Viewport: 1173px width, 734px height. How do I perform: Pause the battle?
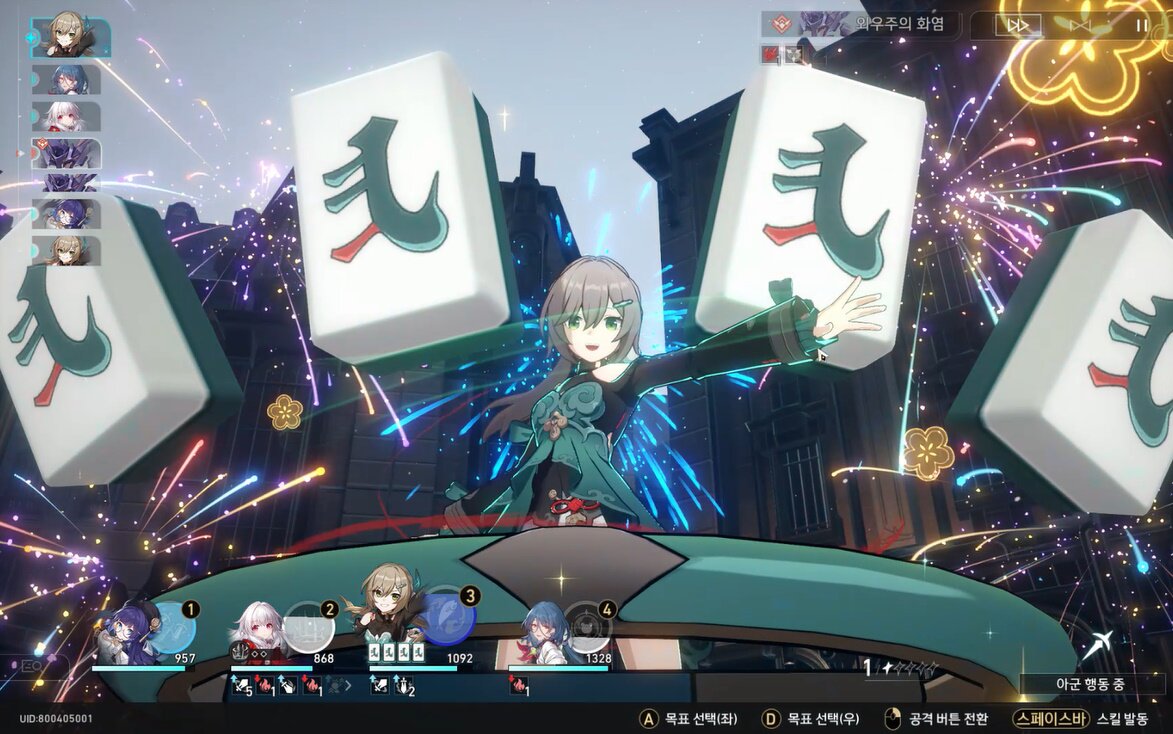coord(1141,25)
